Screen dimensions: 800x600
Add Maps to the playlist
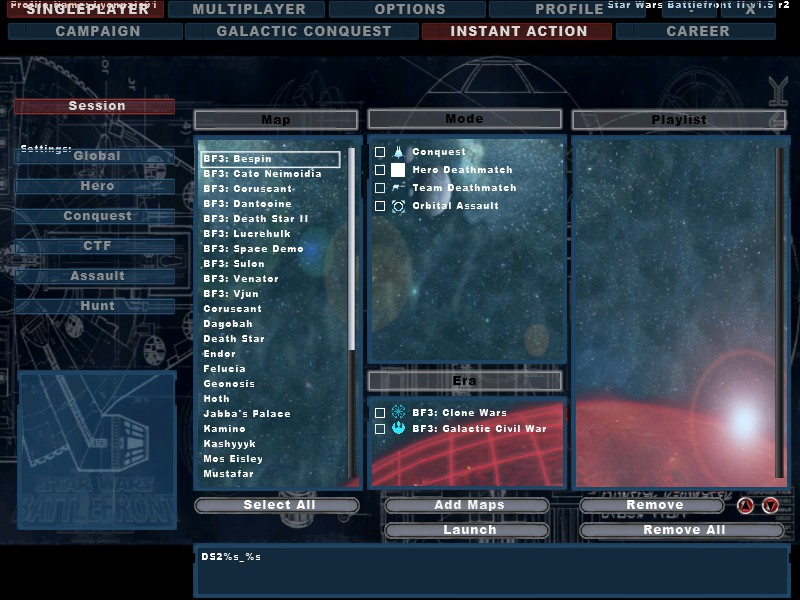tap(468, 505)
